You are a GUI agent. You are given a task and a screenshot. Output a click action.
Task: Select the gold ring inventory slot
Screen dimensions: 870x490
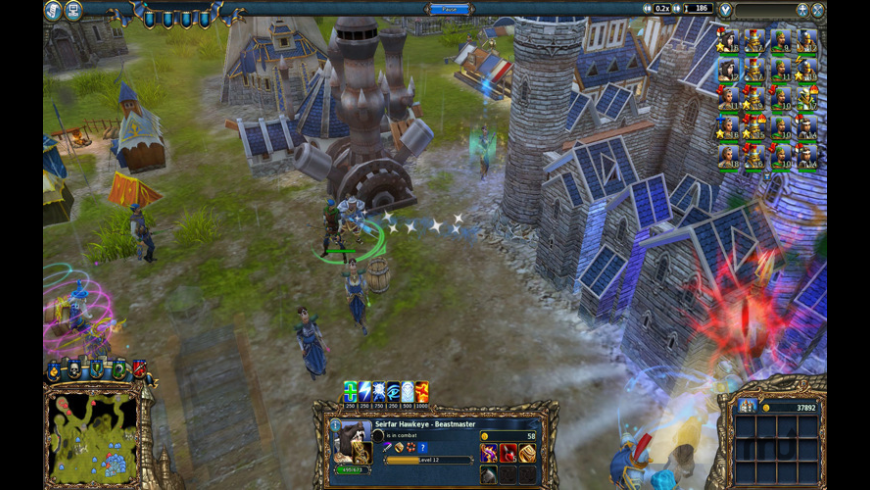[x=526, y=453]
